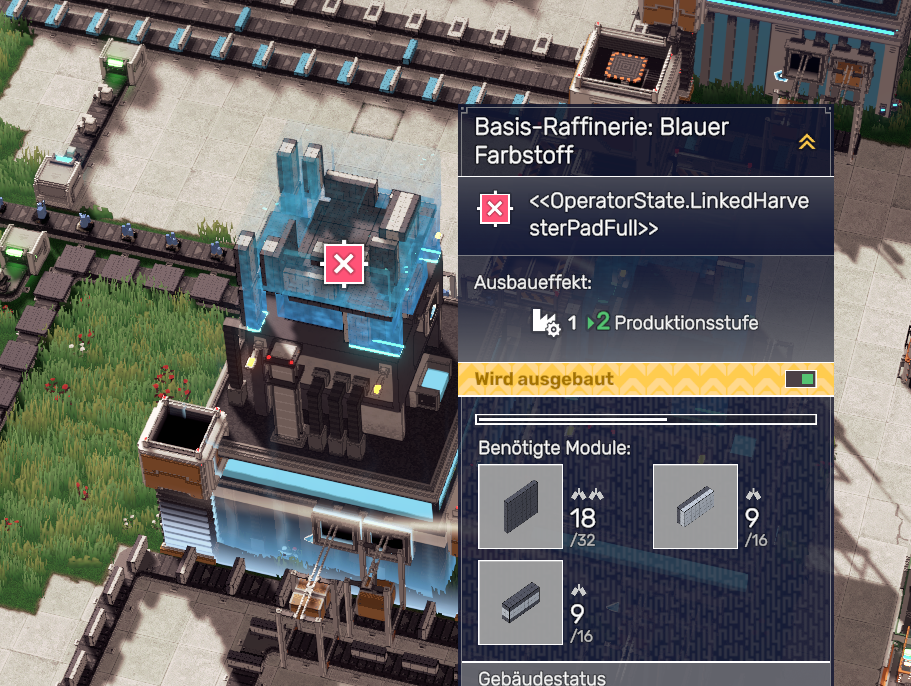Select the light striped module slot

[695, 506]
